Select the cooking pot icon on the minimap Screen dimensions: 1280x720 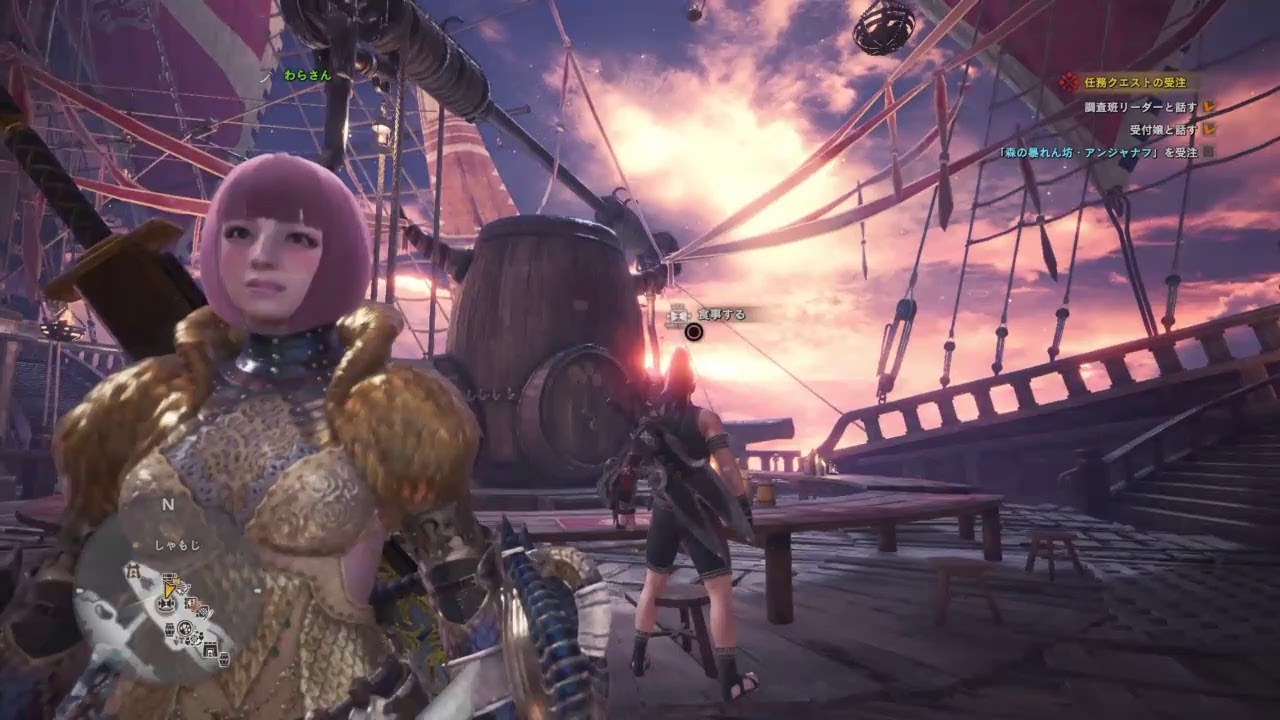point(183,629)
